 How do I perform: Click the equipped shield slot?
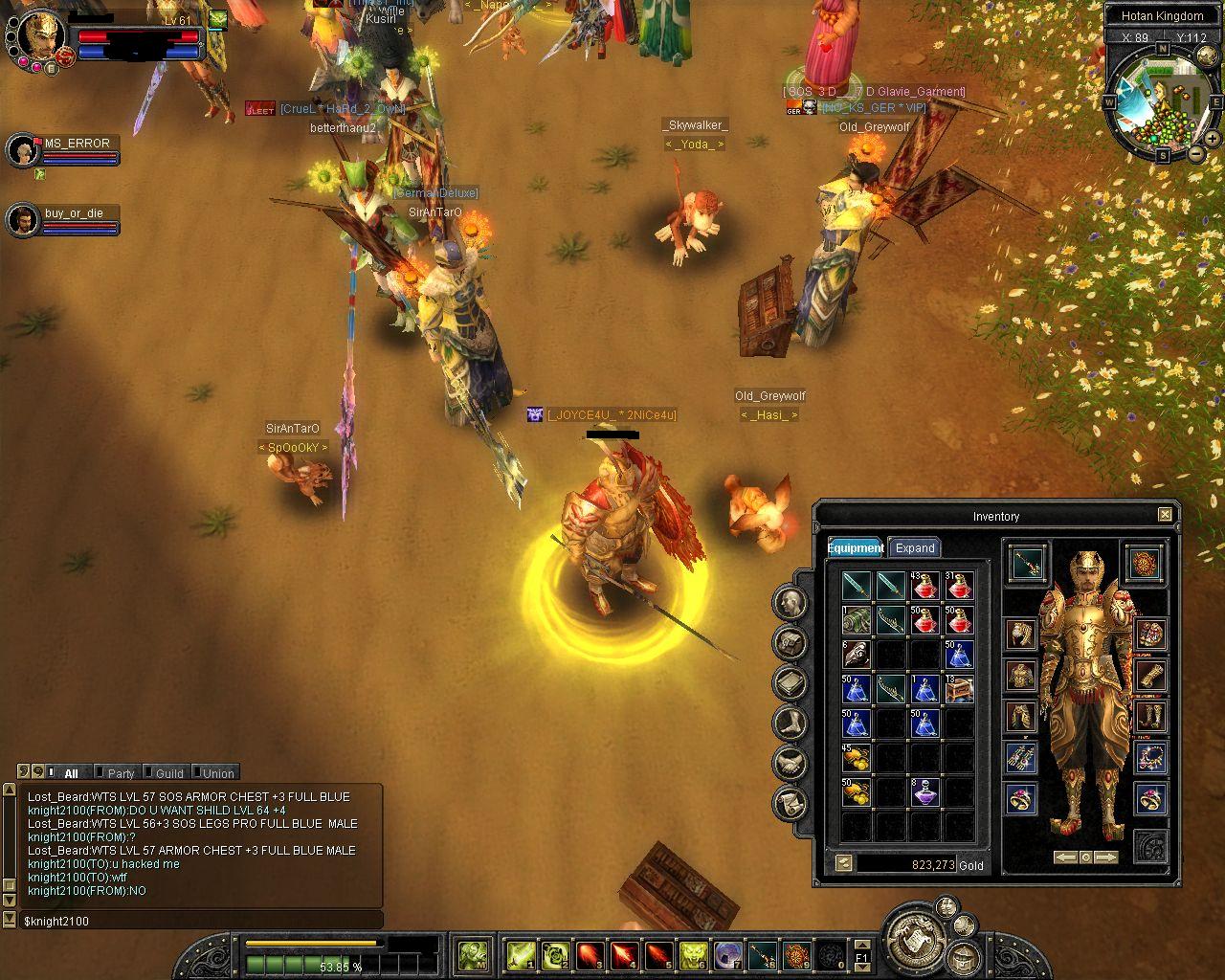[1145, 563]
